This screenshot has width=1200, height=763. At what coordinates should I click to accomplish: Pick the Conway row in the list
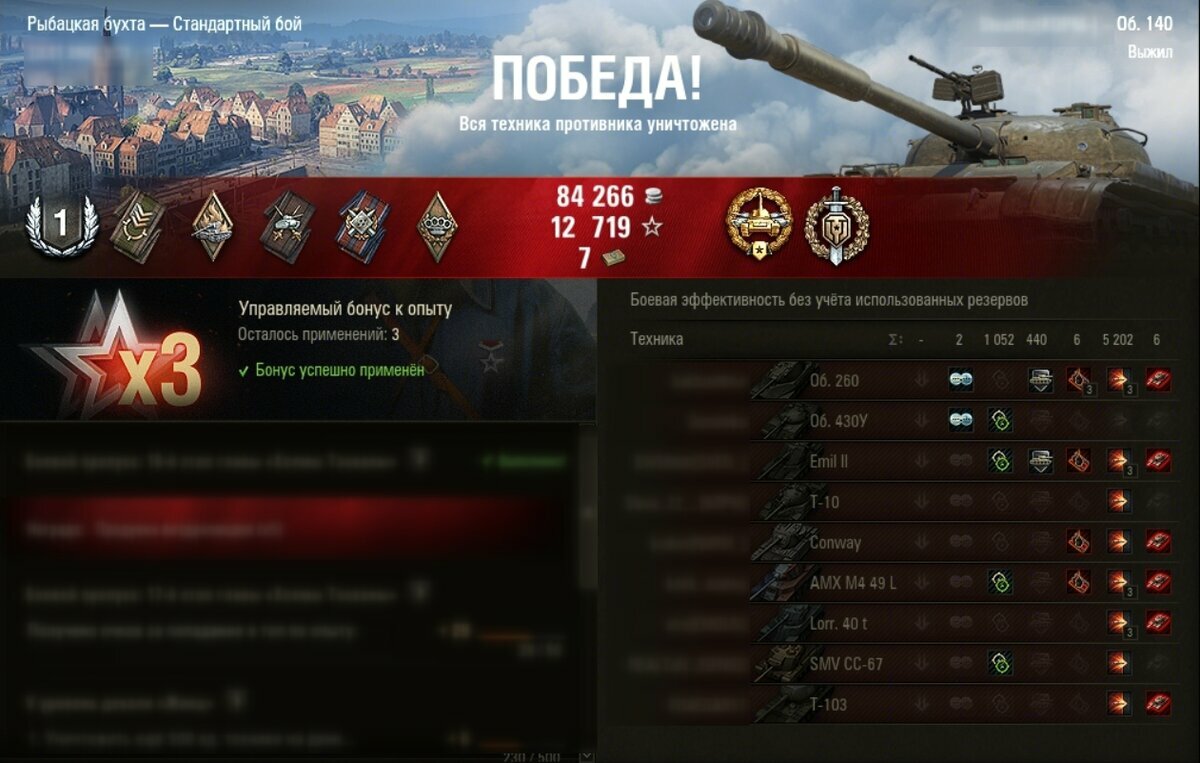tap(834, 542)
